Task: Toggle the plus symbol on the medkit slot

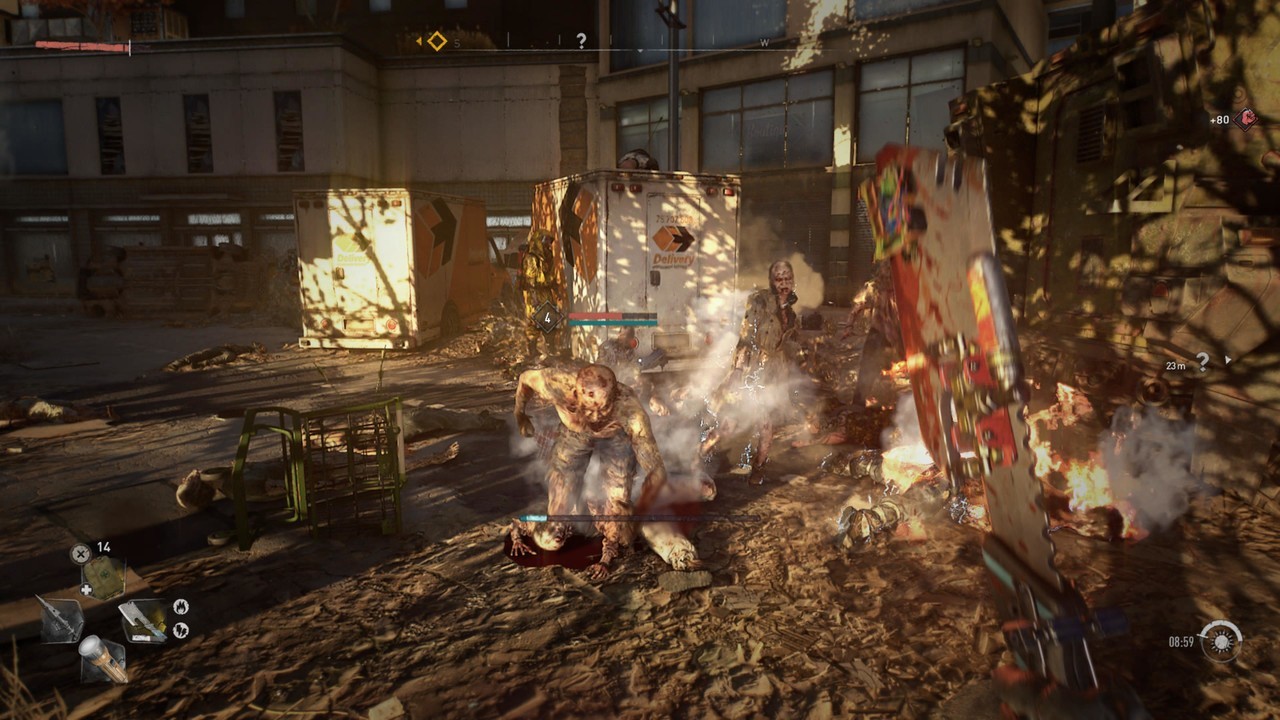Action: pos(87,587)
